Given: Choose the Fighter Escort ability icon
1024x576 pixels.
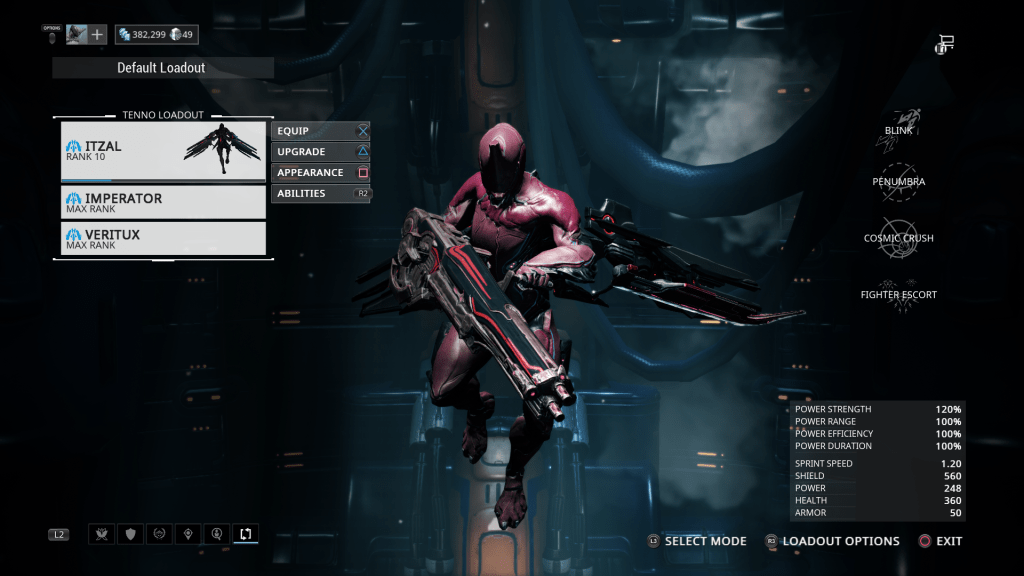Looking at the screenshot, I should click(898, 295).
